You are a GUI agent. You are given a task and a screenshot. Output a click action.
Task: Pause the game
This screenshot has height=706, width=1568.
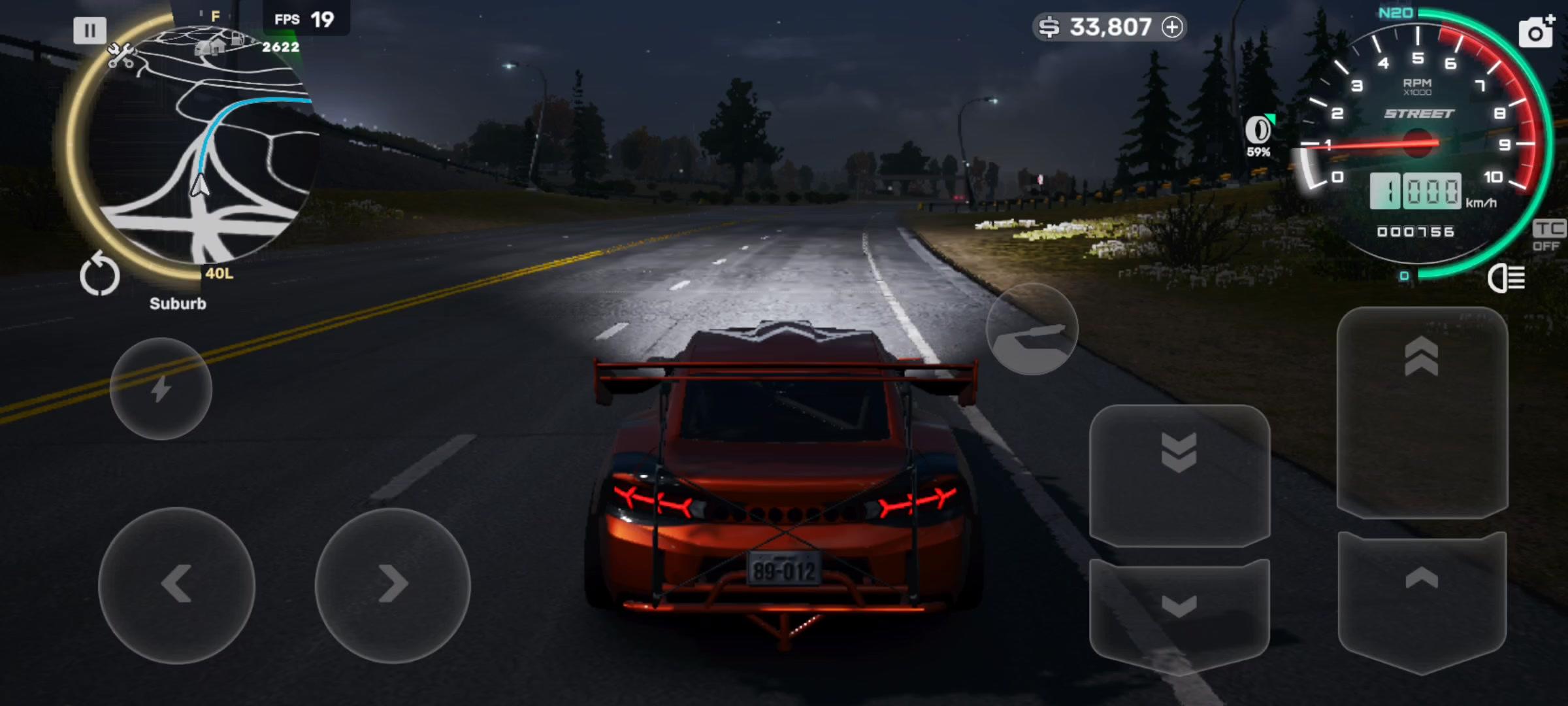(x=90, y=30)
